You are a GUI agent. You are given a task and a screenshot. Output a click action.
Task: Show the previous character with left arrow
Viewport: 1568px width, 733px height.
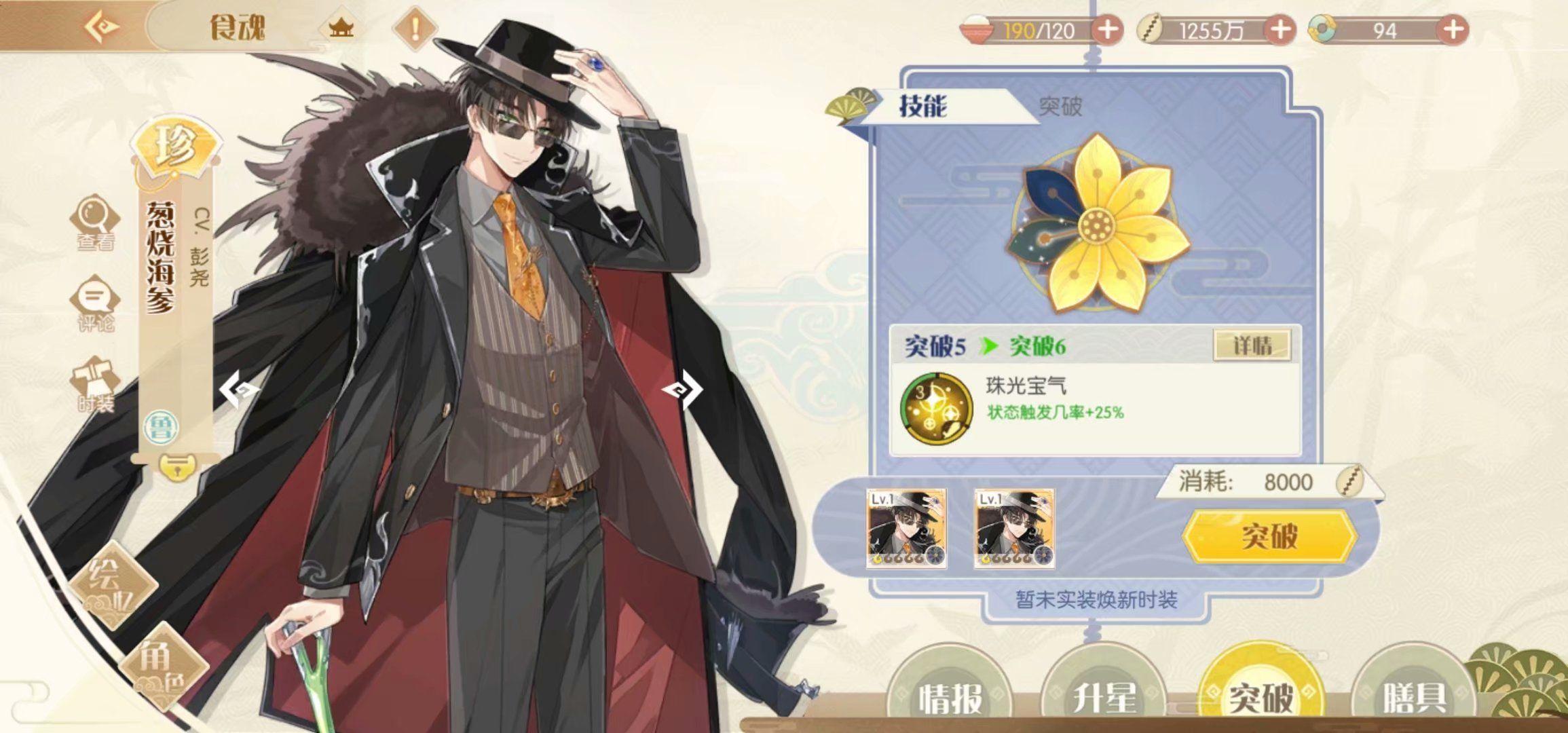click(x=239, y=390)
